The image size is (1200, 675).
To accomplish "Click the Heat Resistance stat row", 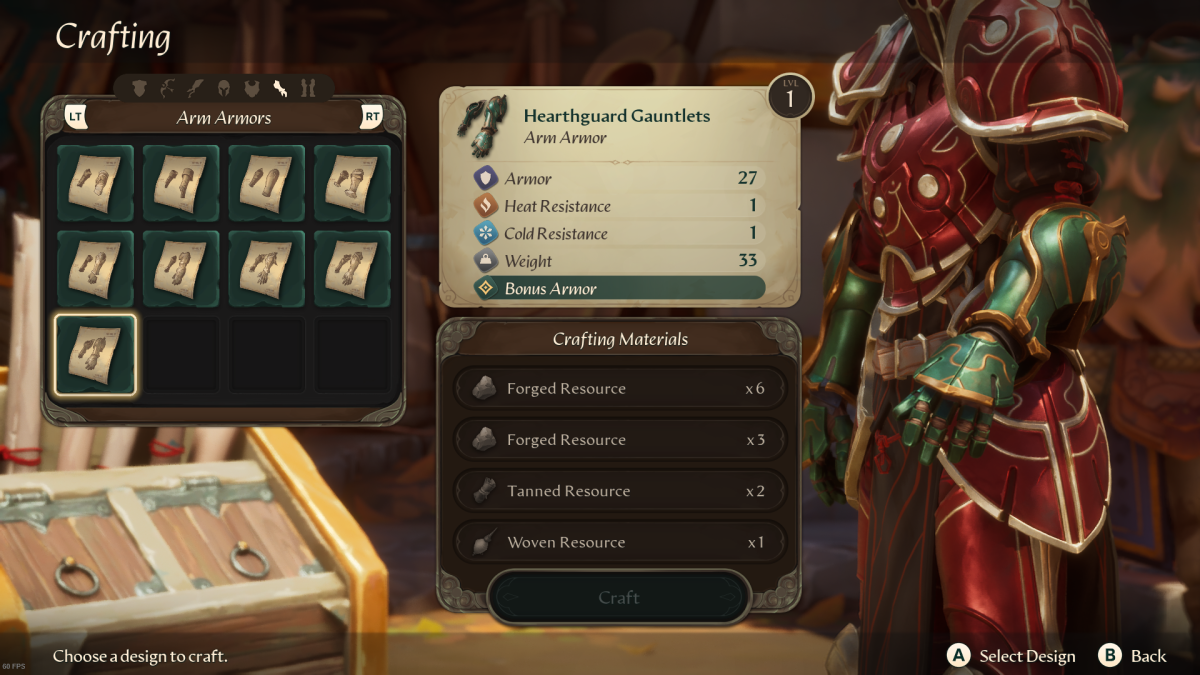I will [618, 206].
